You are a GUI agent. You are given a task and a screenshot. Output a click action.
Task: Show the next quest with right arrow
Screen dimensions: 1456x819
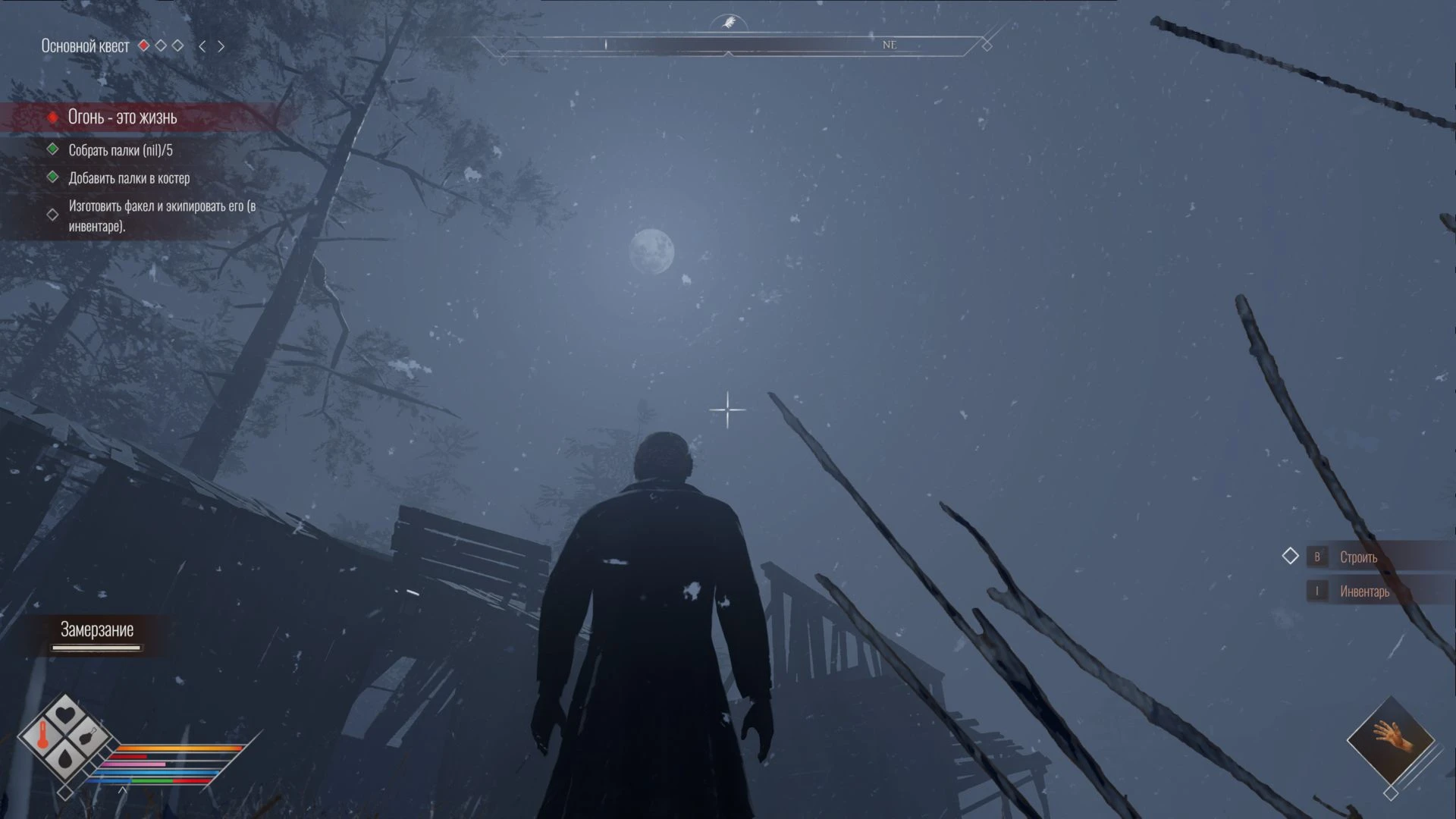click(x=221, y=46)
